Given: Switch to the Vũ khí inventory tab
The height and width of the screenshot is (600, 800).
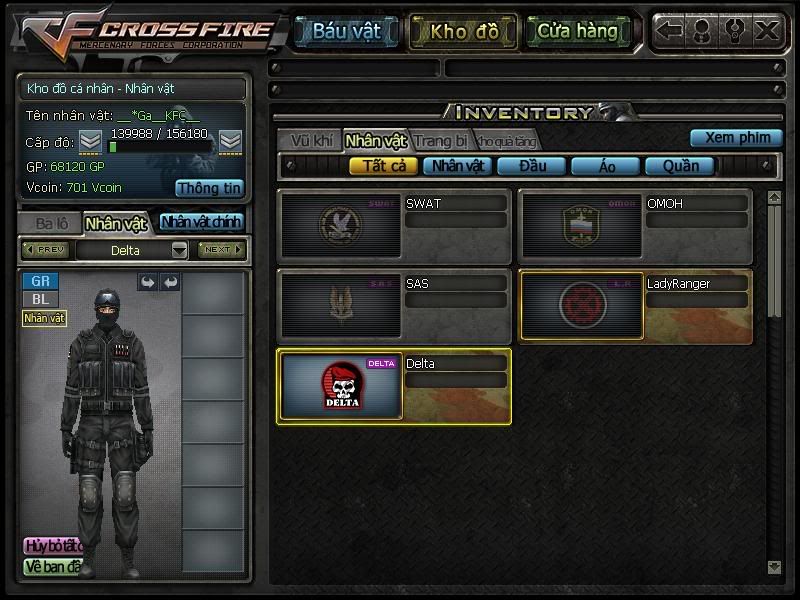Looking at the screenshot, I should 309,140.
